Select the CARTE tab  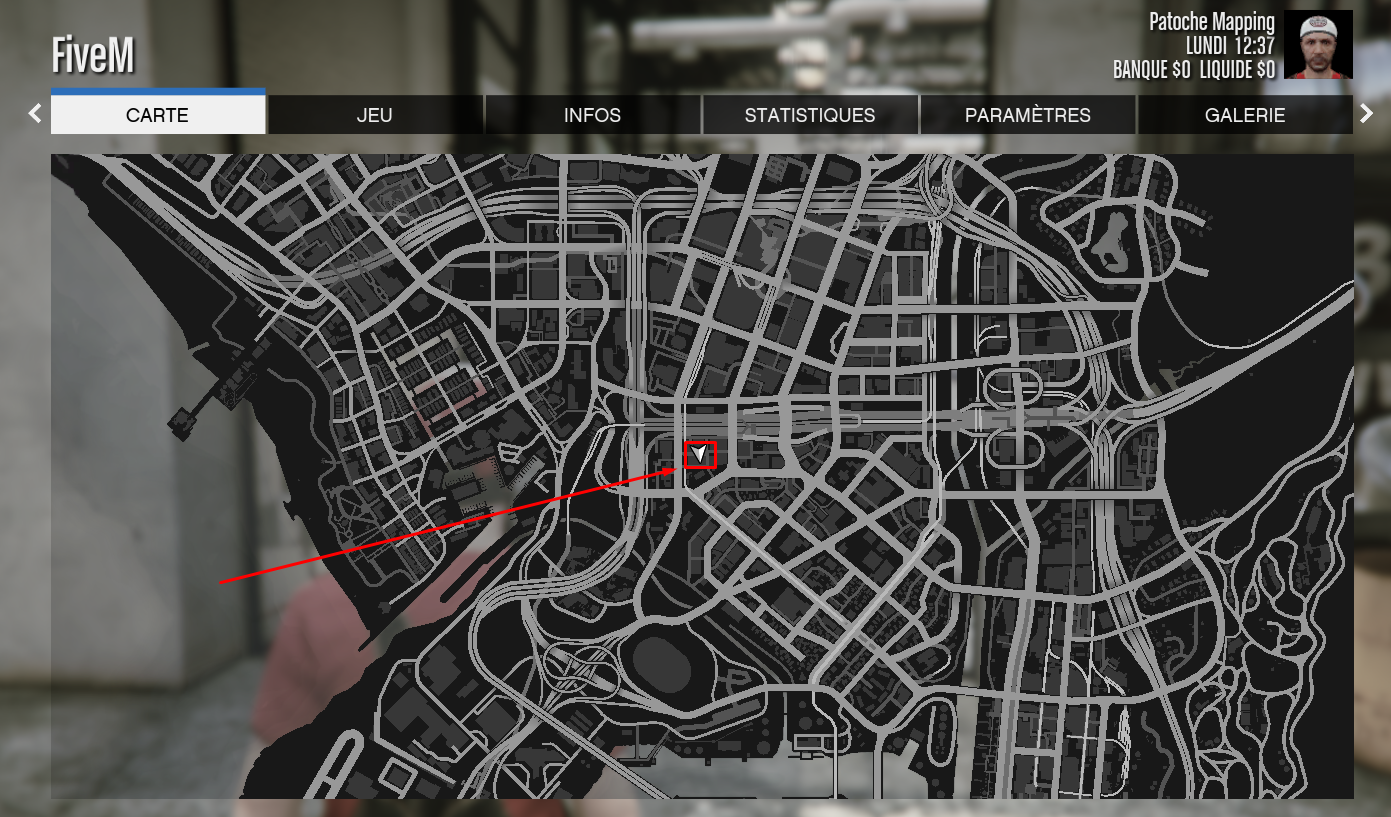[158, 115]
